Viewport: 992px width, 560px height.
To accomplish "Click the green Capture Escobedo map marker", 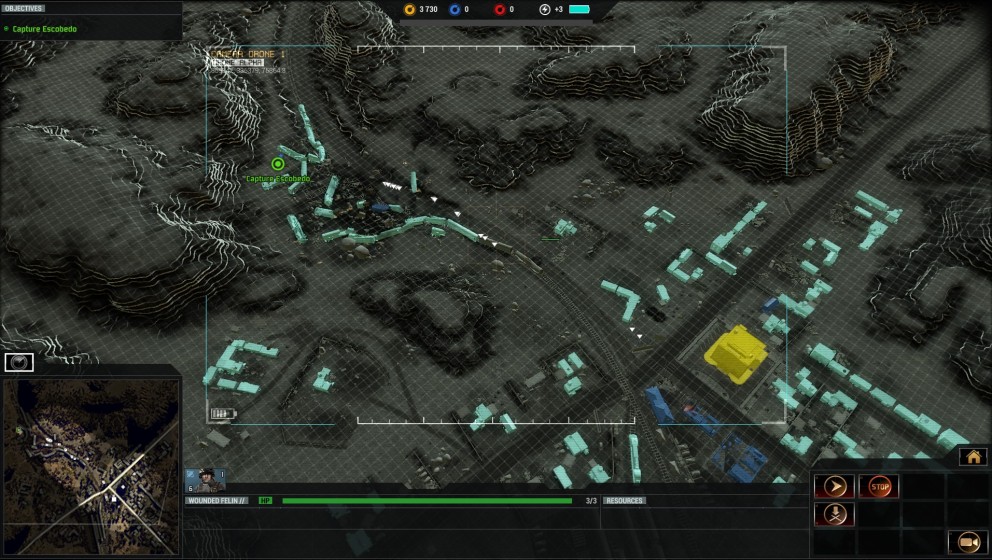I will click(278, 164).
